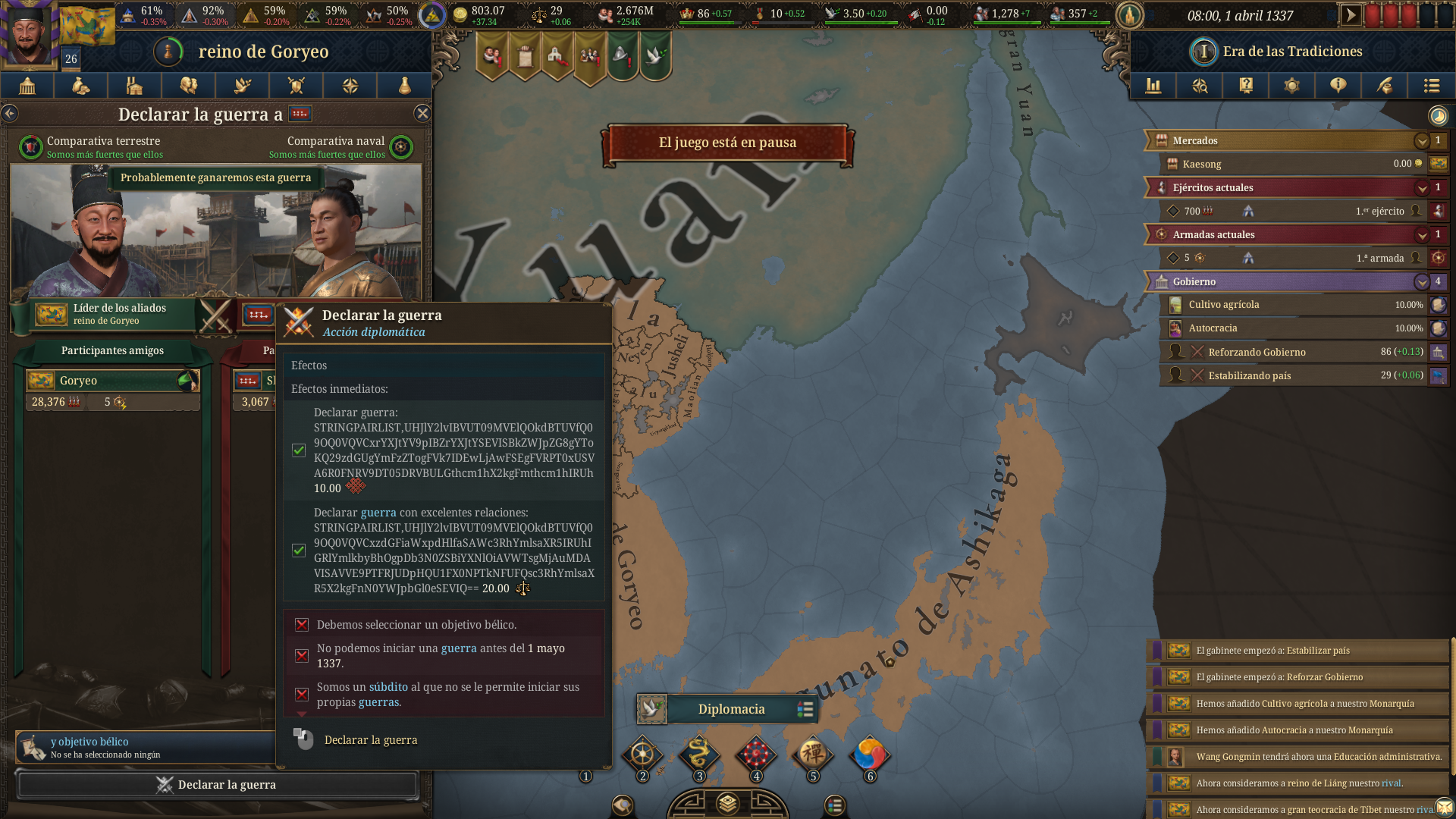Open the budget panel via money bag icon
Viewport: 1456px width, 819px height.
80,86
